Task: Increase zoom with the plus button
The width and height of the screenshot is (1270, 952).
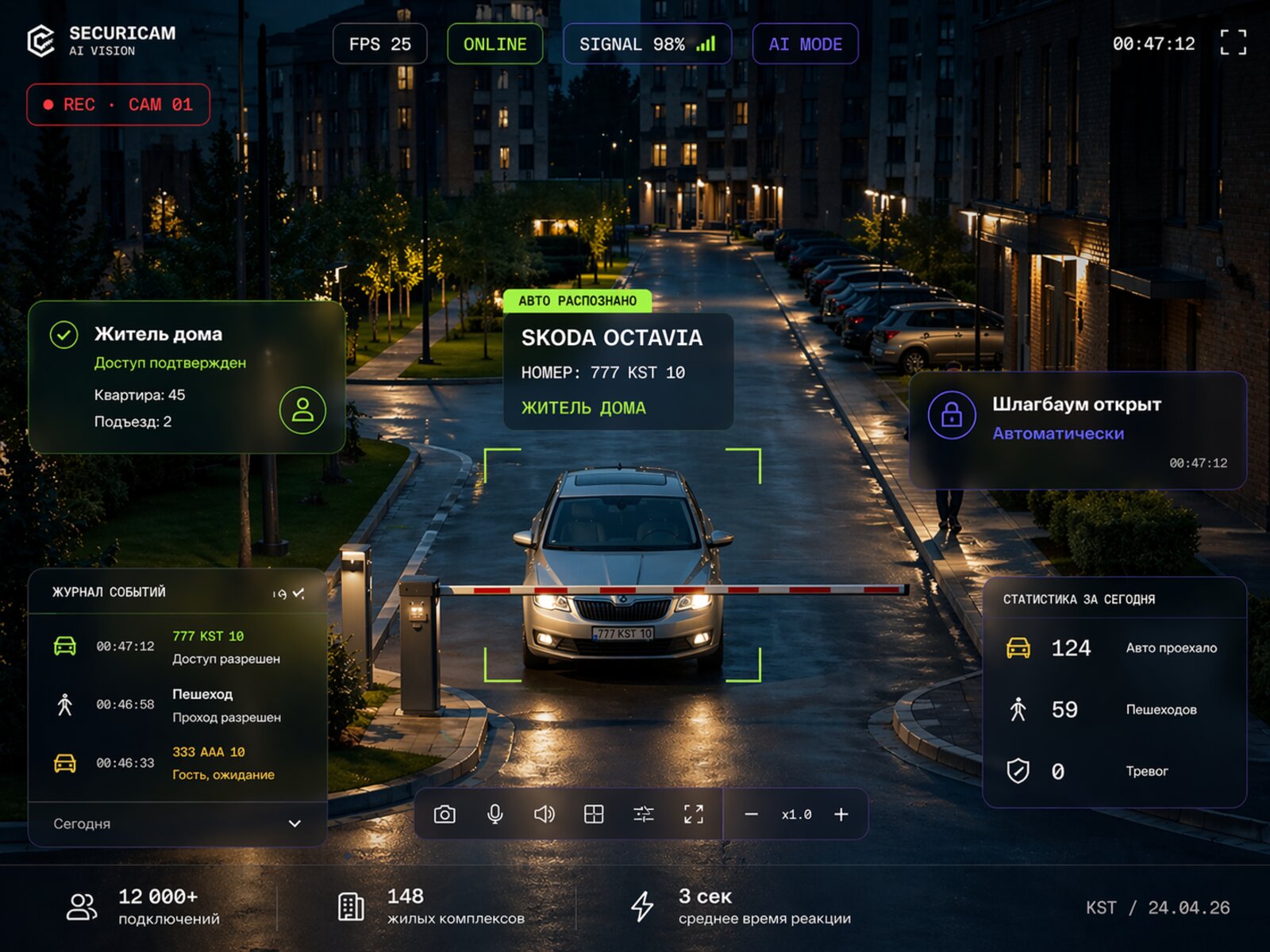Action: [x=841, y=814]
